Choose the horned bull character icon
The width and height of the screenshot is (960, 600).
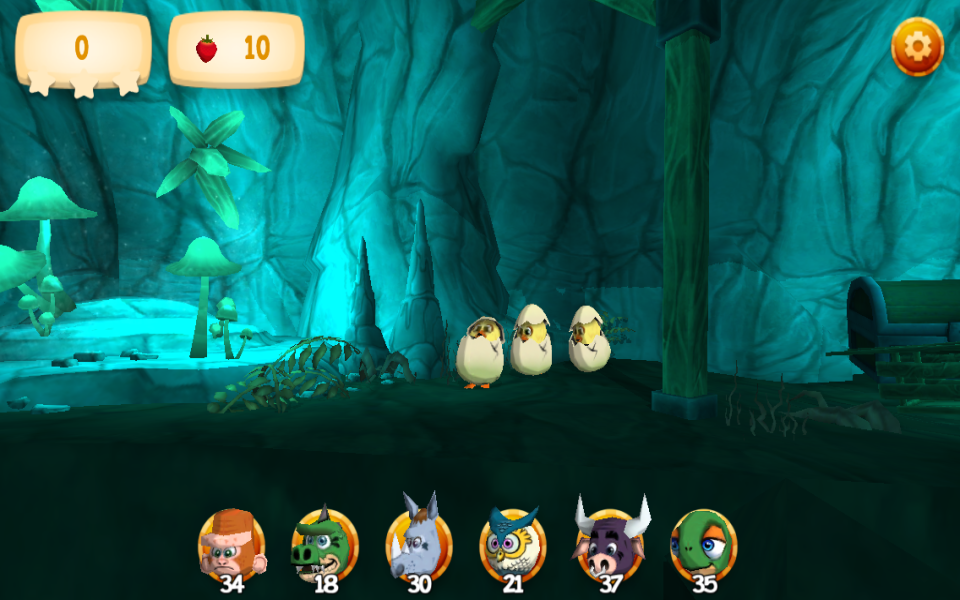click(x=609, y=545)
